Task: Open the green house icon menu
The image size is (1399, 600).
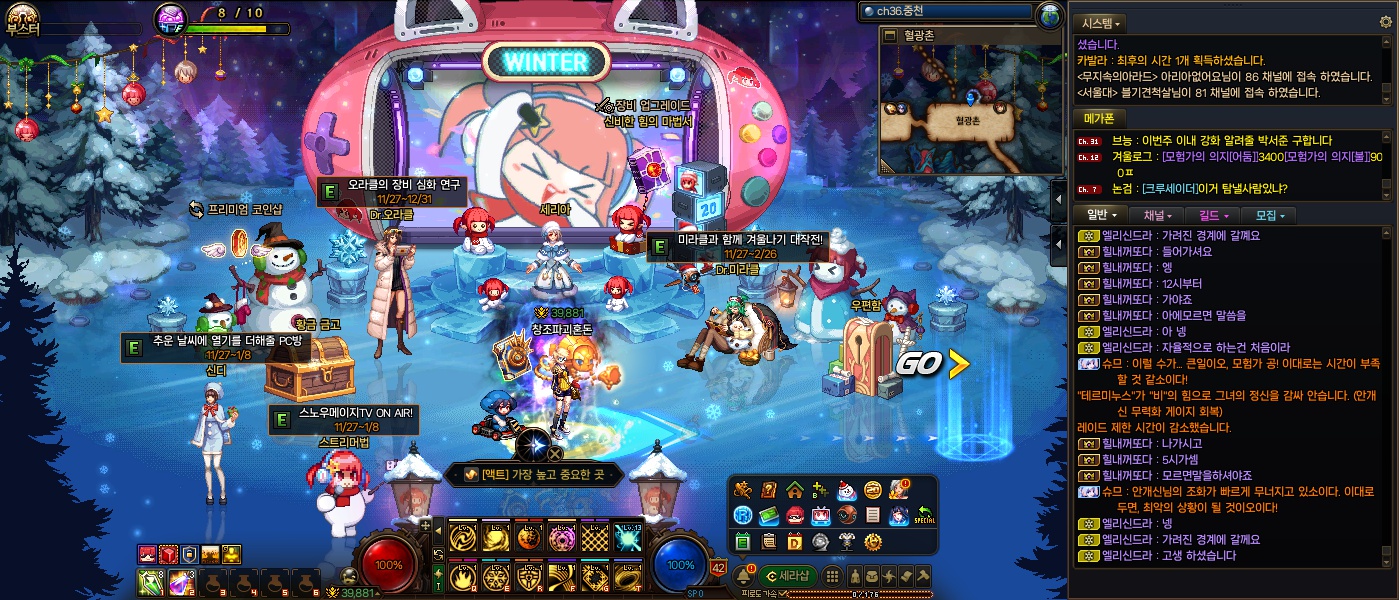Action: tap(794, 490)
